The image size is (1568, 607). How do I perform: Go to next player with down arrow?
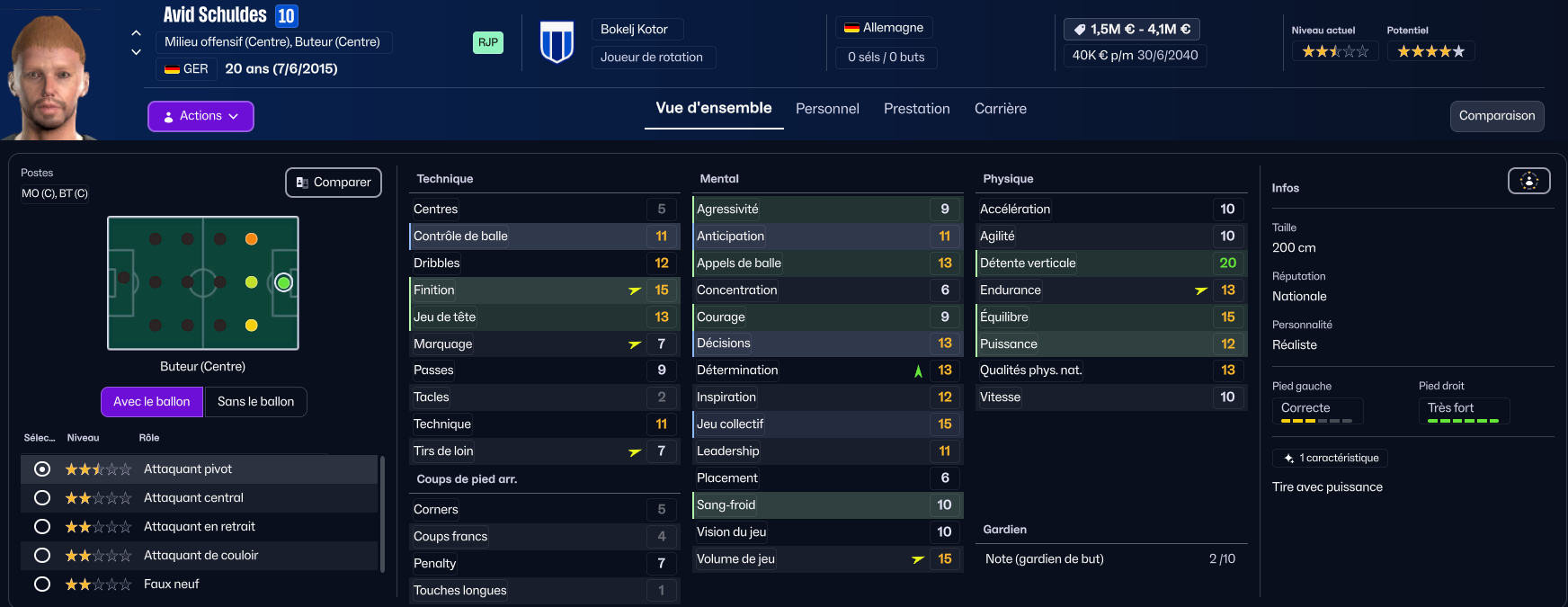(x=136, y=52)
